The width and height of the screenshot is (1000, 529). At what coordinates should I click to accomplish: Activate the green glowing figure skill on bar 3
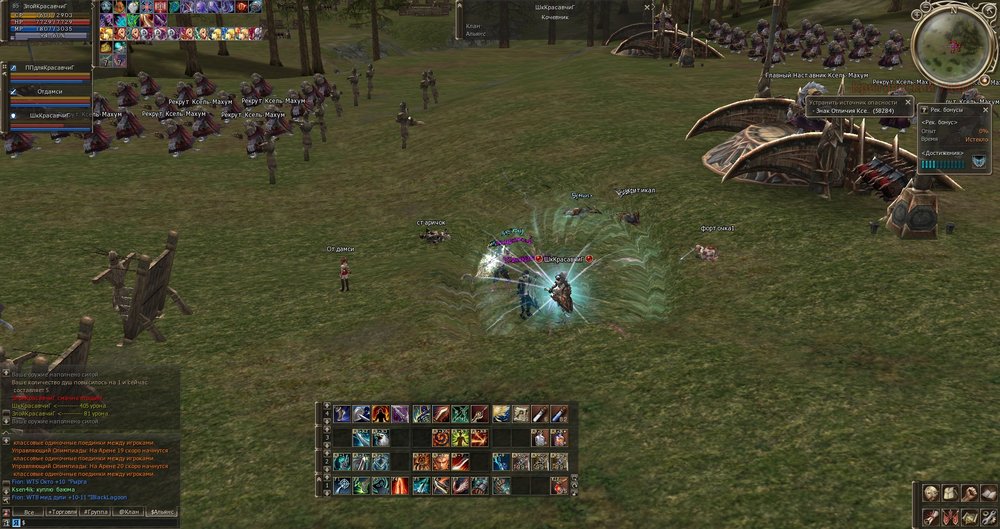coord(460,438)
